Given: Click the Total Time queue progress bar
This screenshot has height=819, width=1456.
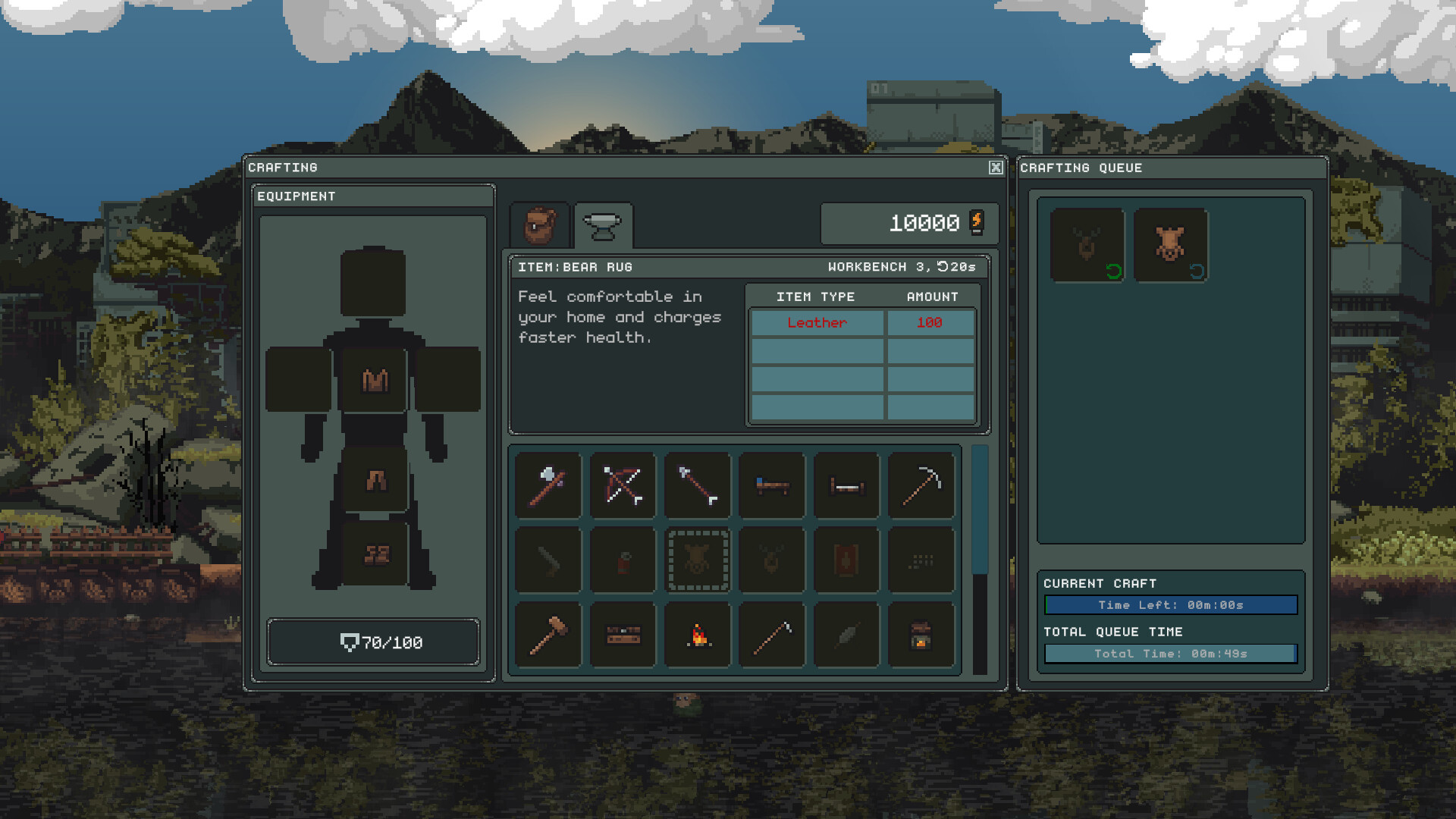Looking at the screenshot, I should click(1170, 653).
